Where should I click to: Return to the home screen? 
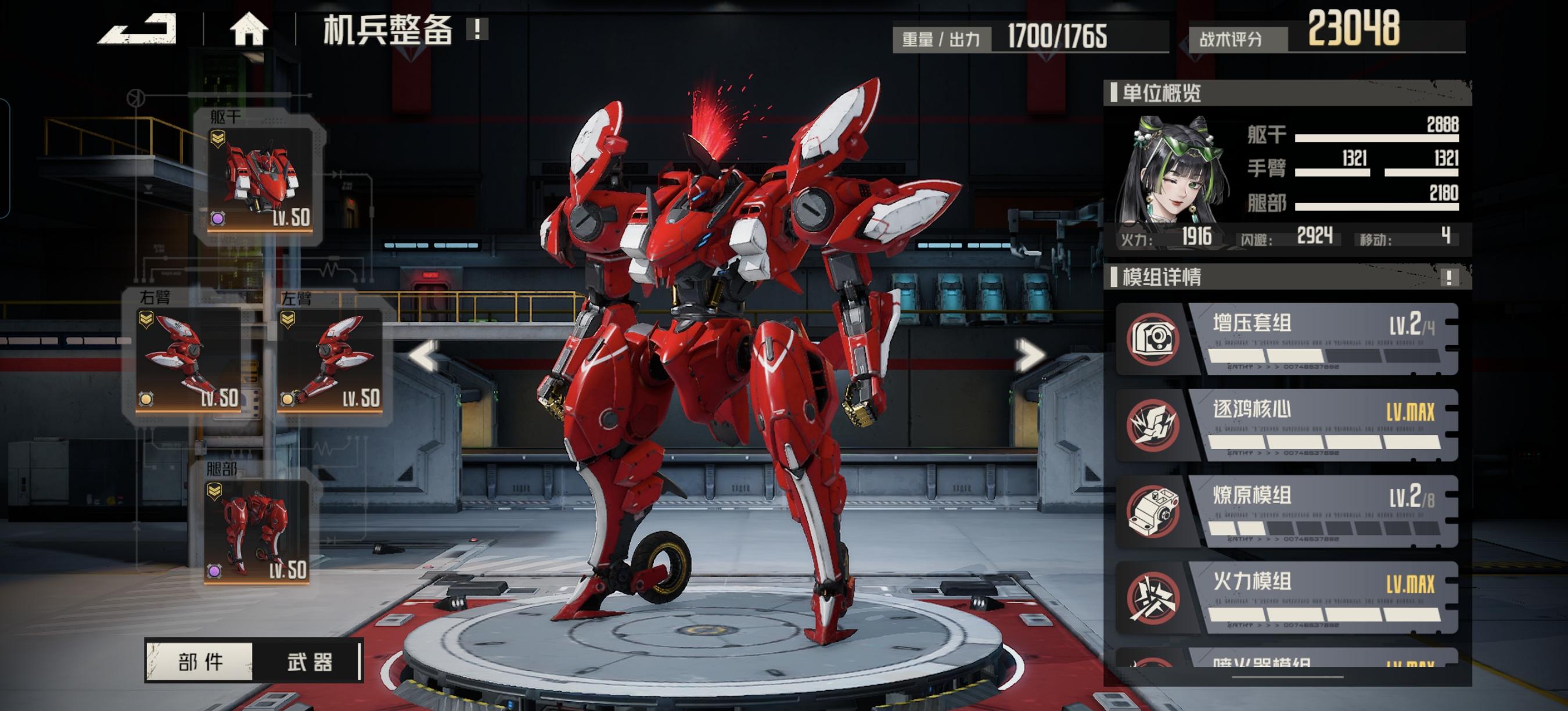(x=249, y=29)
